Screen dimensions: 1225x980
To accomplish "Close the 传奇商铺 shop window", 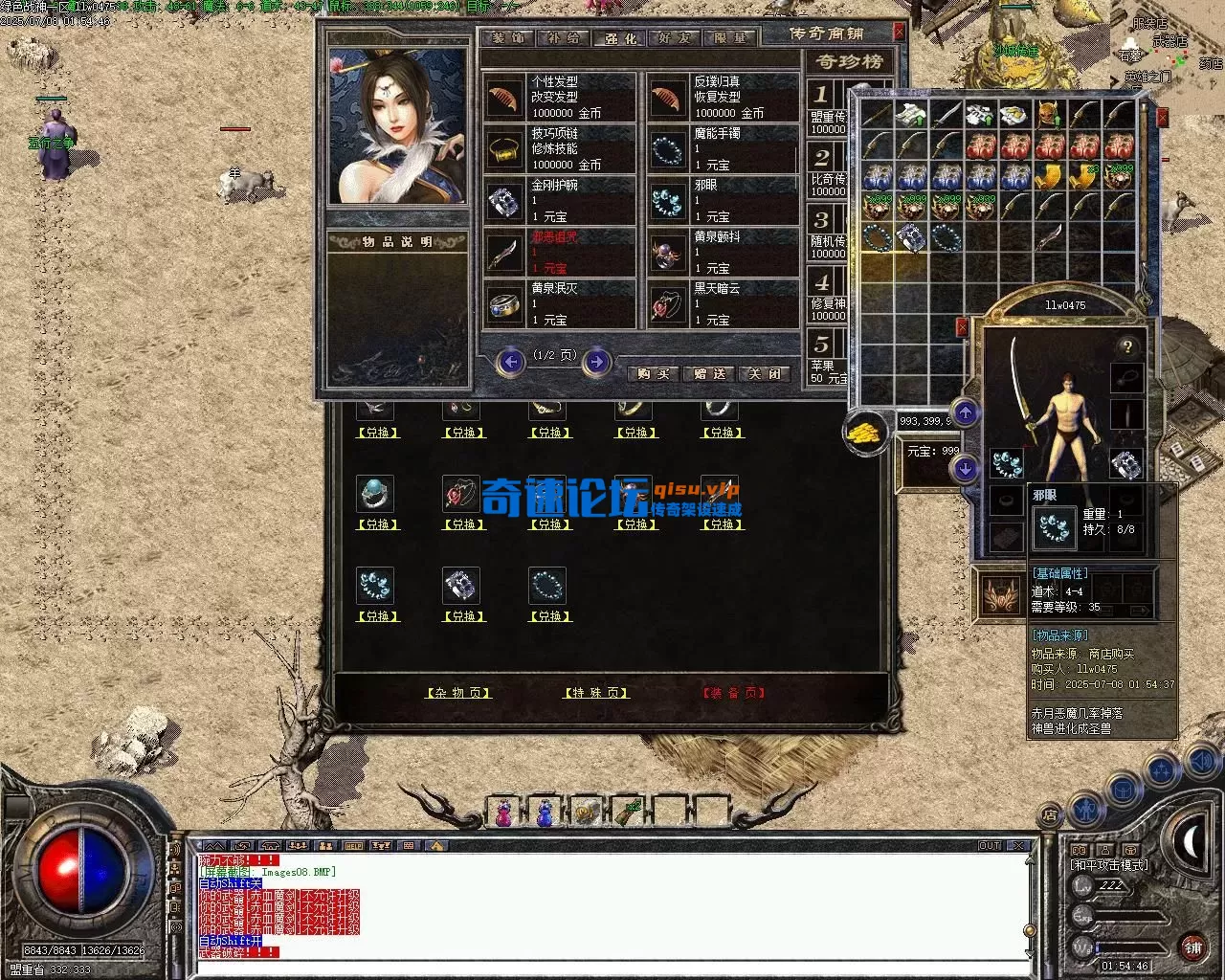I will 899,32.
